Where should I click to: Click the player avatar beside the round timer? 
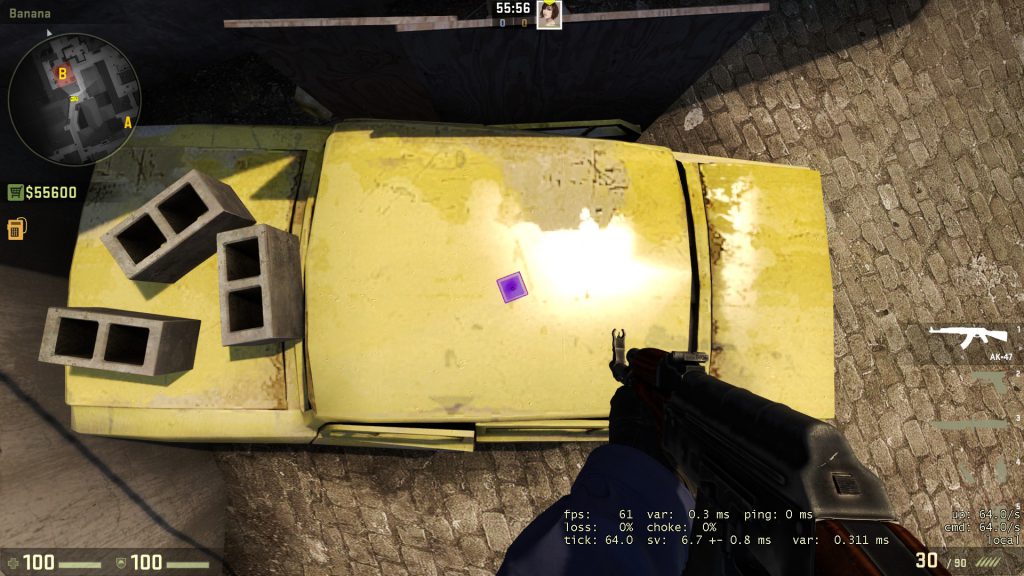(548, 15)
